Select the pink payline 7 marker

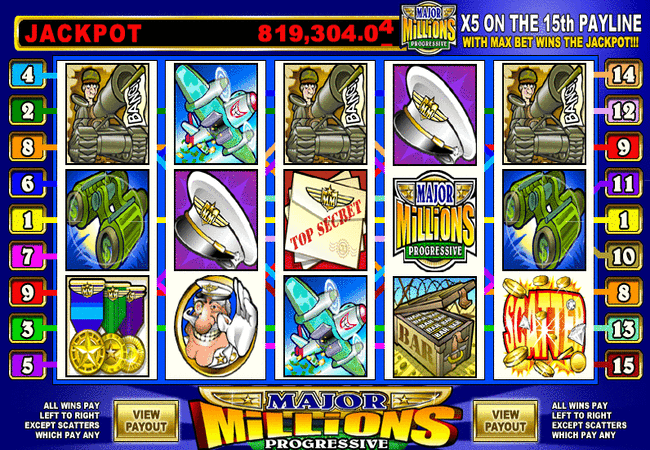tap(27, 255)
